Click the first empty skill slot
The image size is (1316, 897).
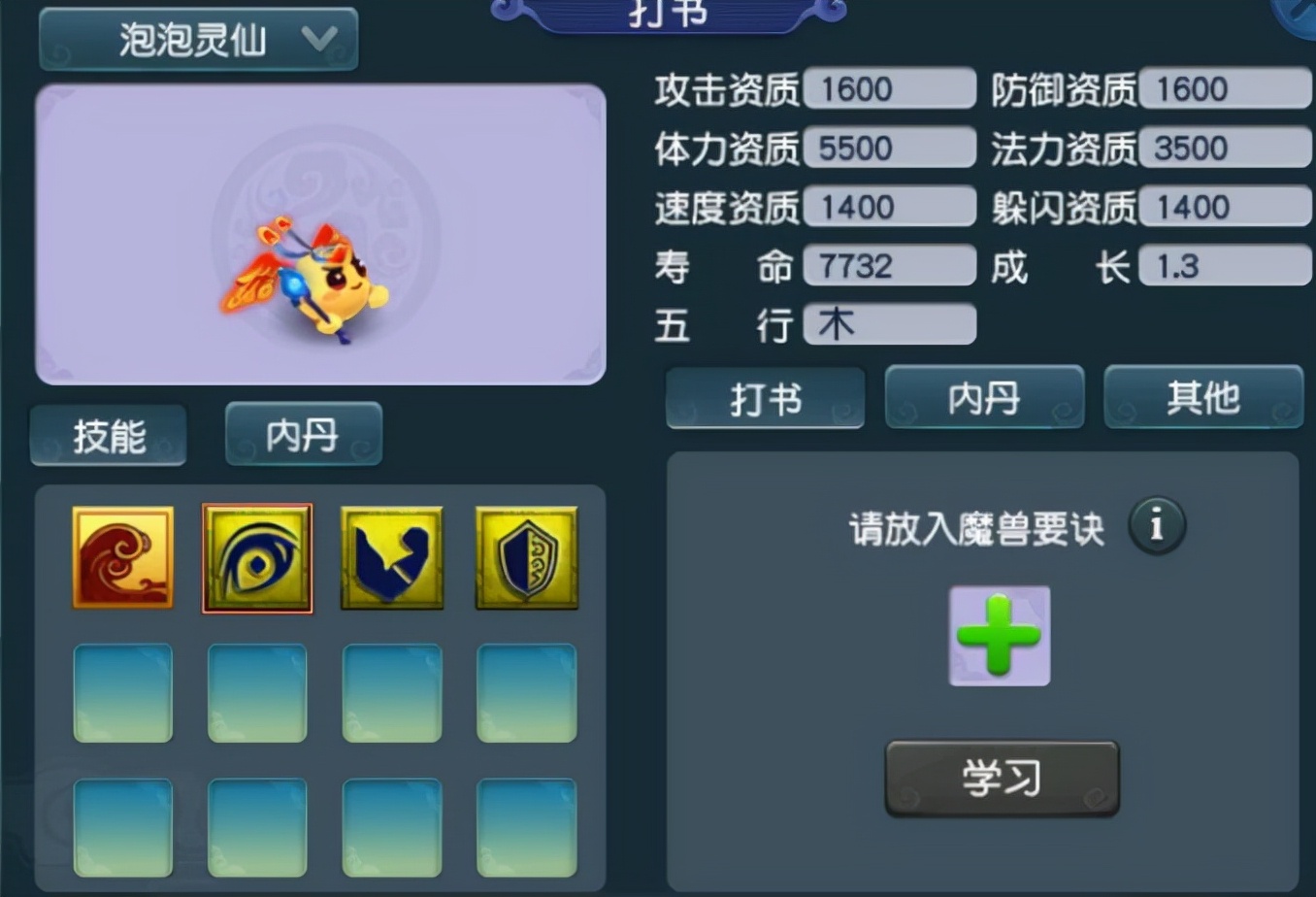point(122,693)
